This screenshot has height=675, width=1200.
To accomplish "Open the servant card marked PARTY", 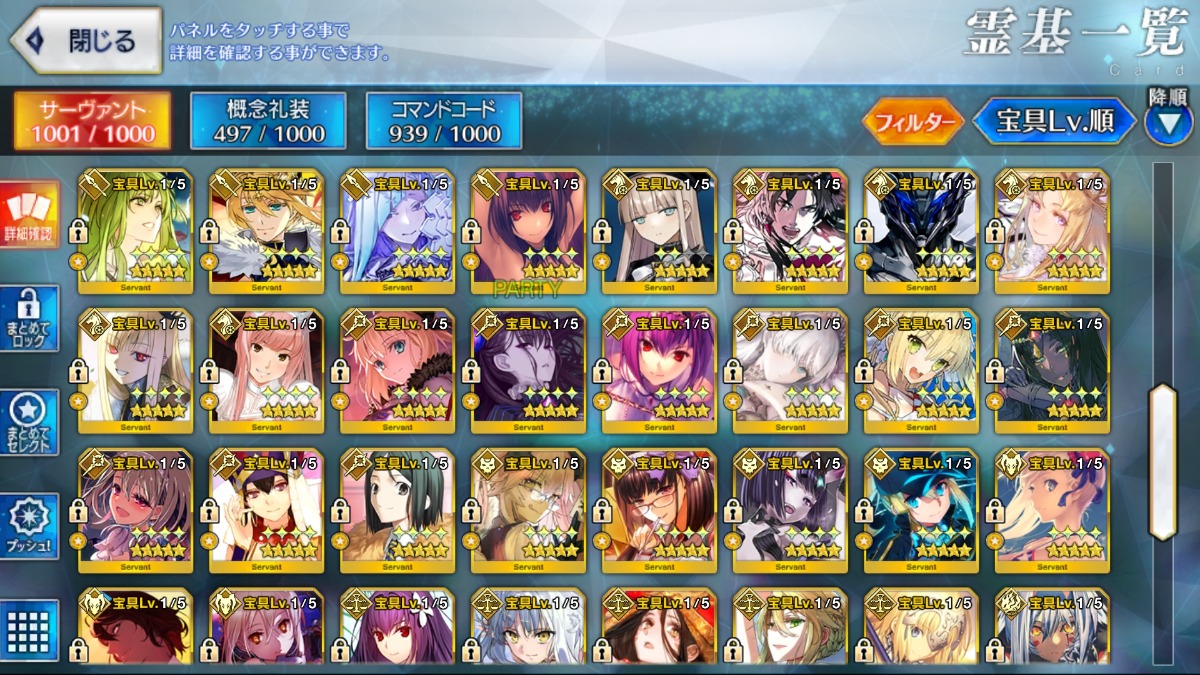I will tap(528, 230).
